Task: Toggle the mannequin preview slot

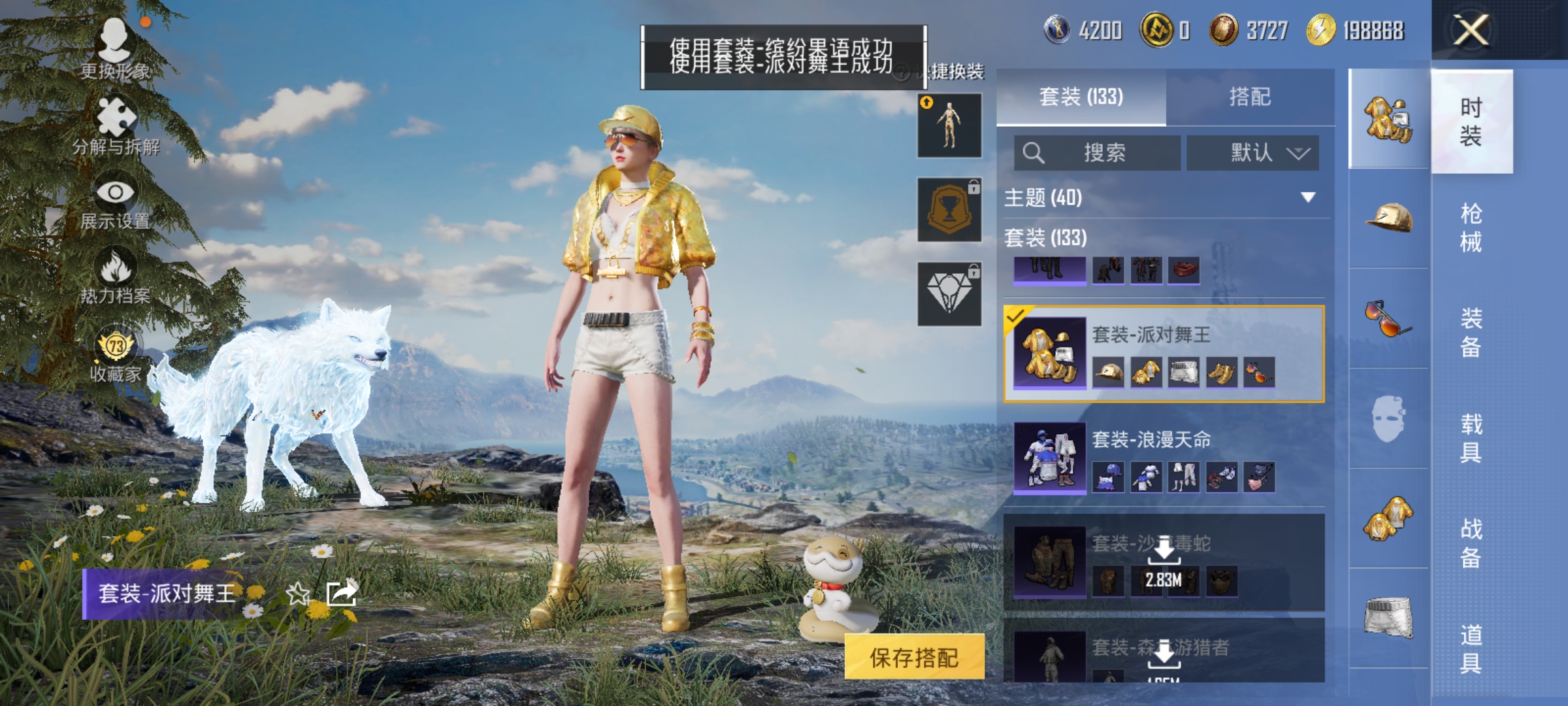Action: (949, 126)
